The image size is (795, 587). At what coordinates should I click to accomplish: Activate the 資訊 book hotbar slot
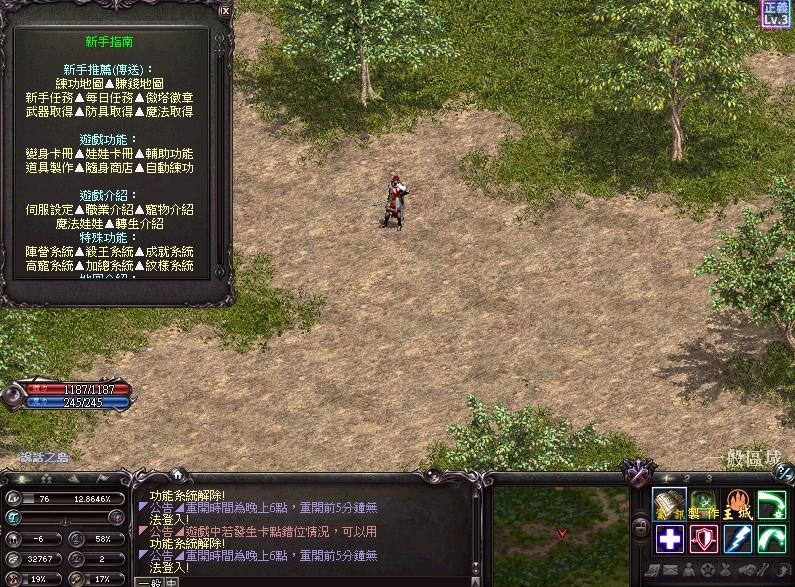pos(670,505)
